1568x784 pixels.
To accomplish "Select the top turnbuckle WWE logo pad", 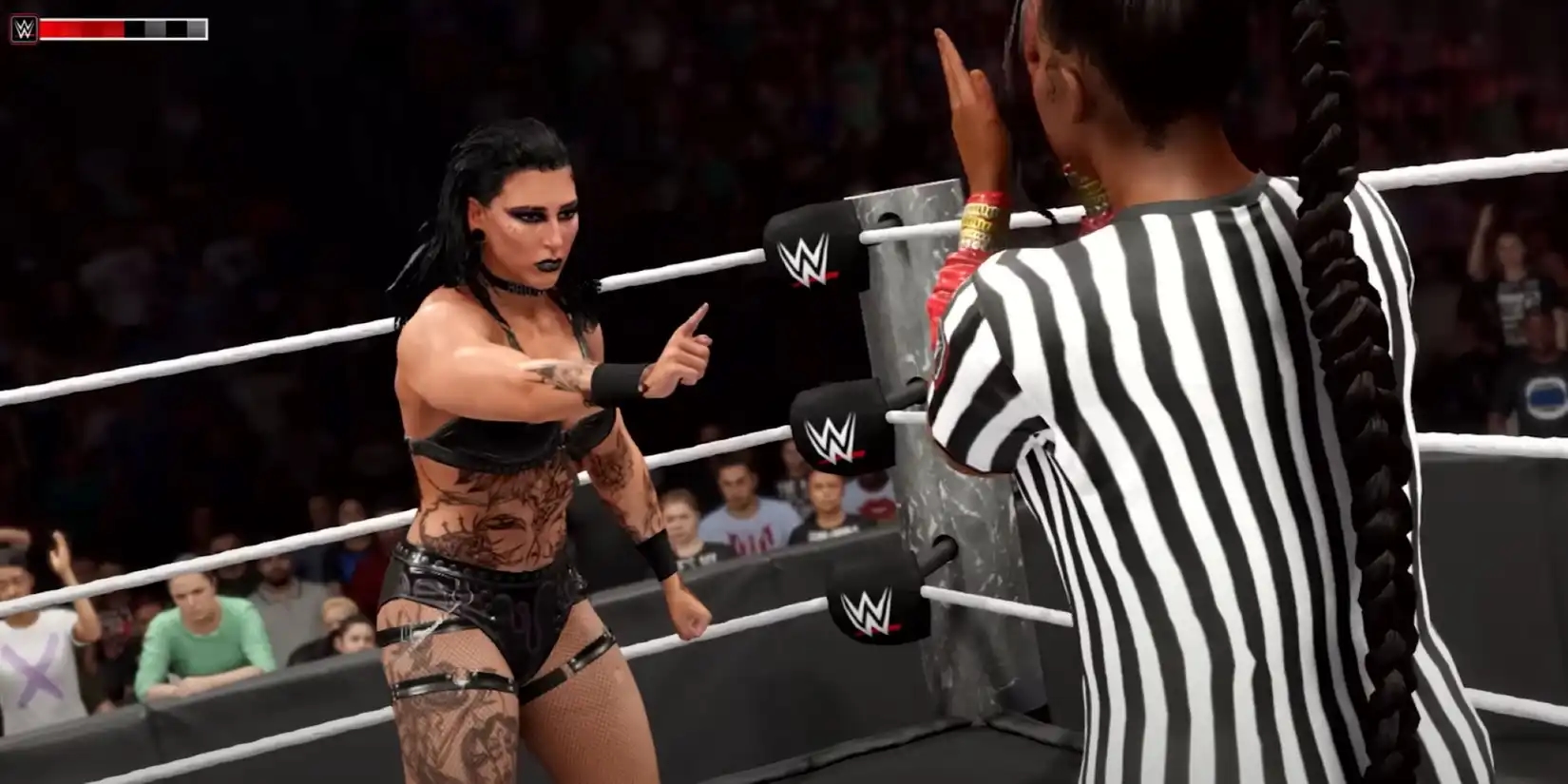I will pos(813,250).
